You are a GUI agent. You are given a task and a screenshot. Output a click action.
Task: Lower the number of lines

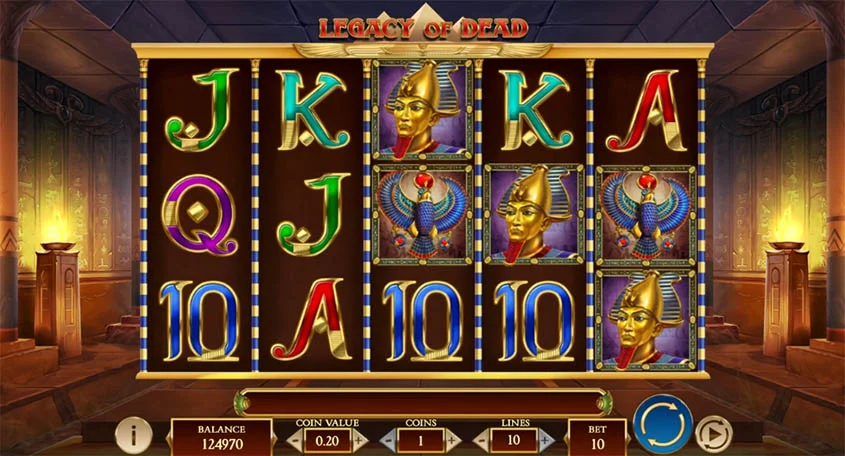[480, 439]
